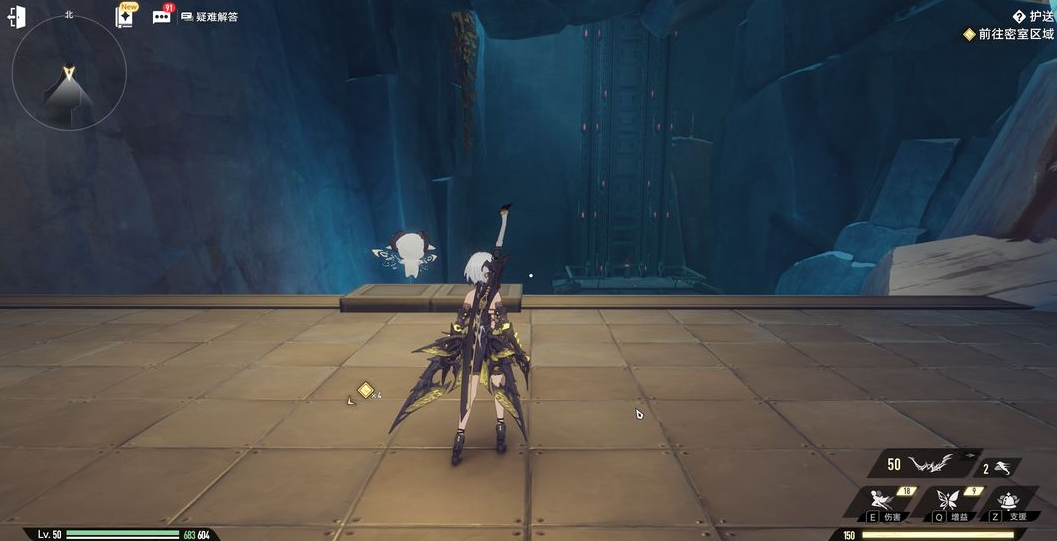The width and height of the screenshot is (1057, 541).
Task: Select the 护送 escort mission title
Action: click(1034, 16)
